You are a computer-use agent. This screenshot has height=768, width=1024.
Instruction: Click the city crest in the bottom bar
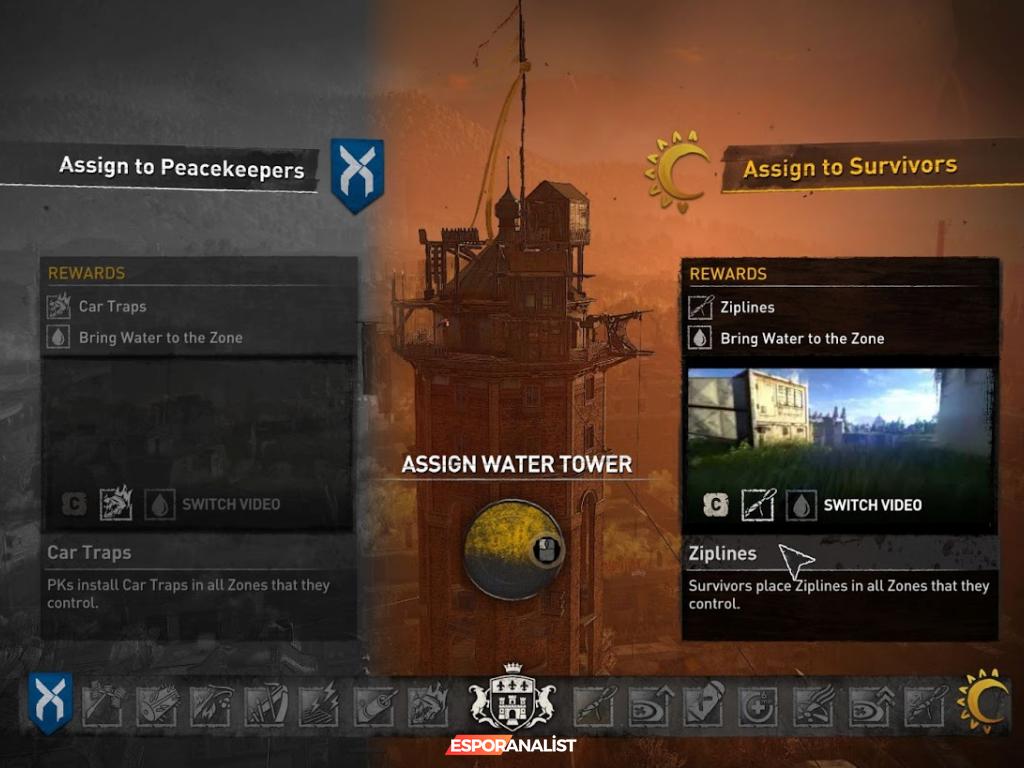pyautogui.click(x=511, y=697)
